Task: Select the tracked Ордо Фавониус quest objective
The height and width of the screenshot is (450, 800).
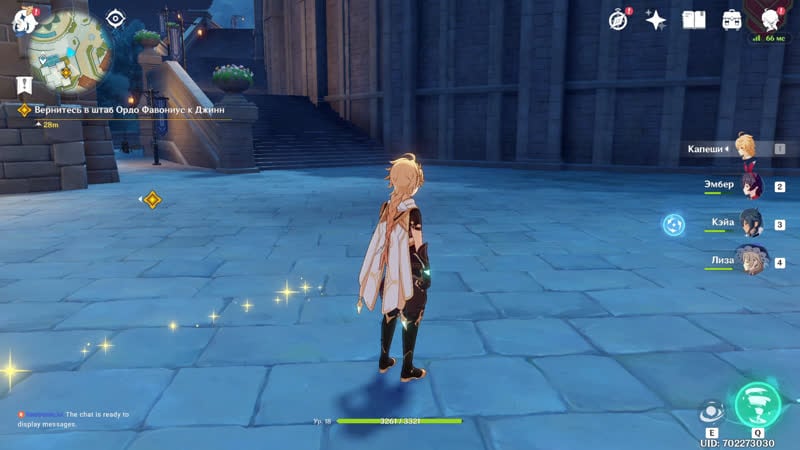Action: [x=130, y=110]
